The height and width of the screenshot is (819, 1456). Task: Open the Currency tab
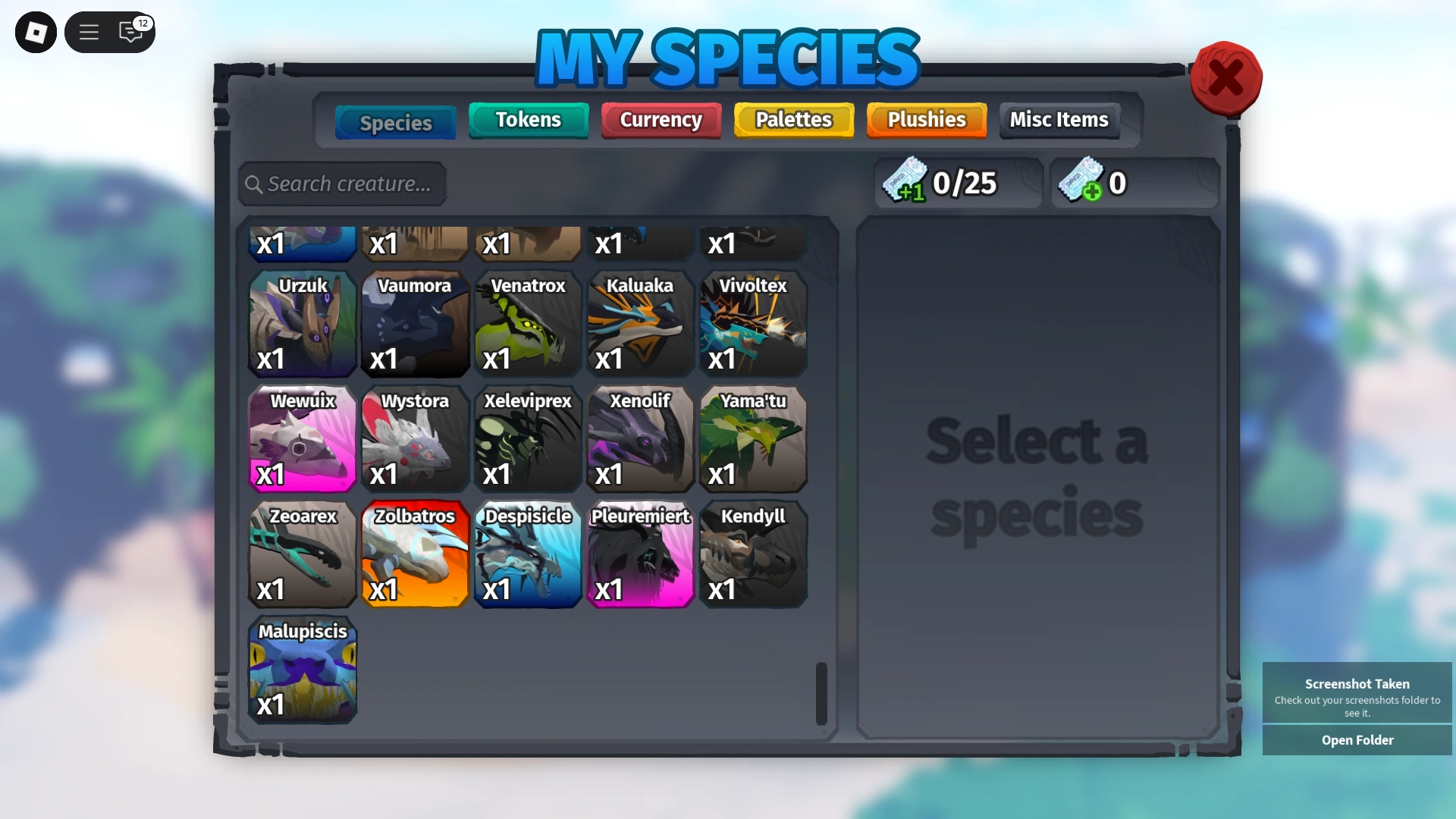click(661, 120)
